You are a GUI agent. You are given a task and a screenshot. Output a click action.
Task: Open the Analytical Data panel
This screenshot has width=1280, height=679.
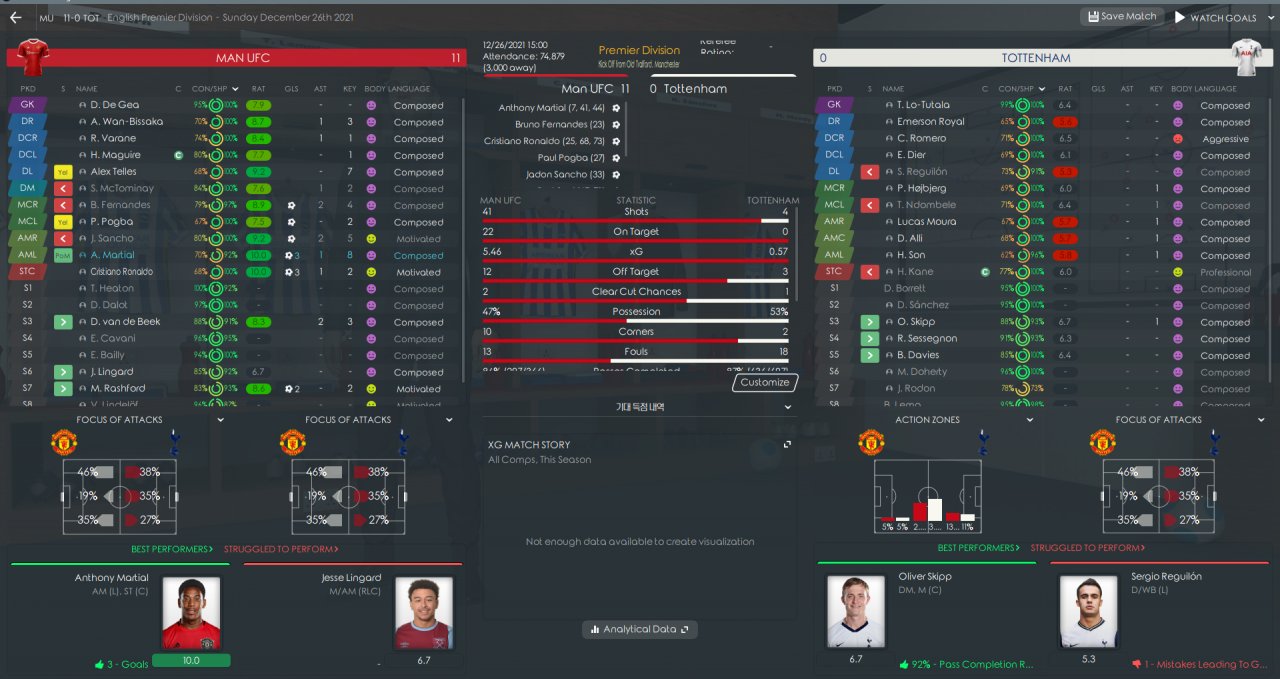(x=640, y=629)
